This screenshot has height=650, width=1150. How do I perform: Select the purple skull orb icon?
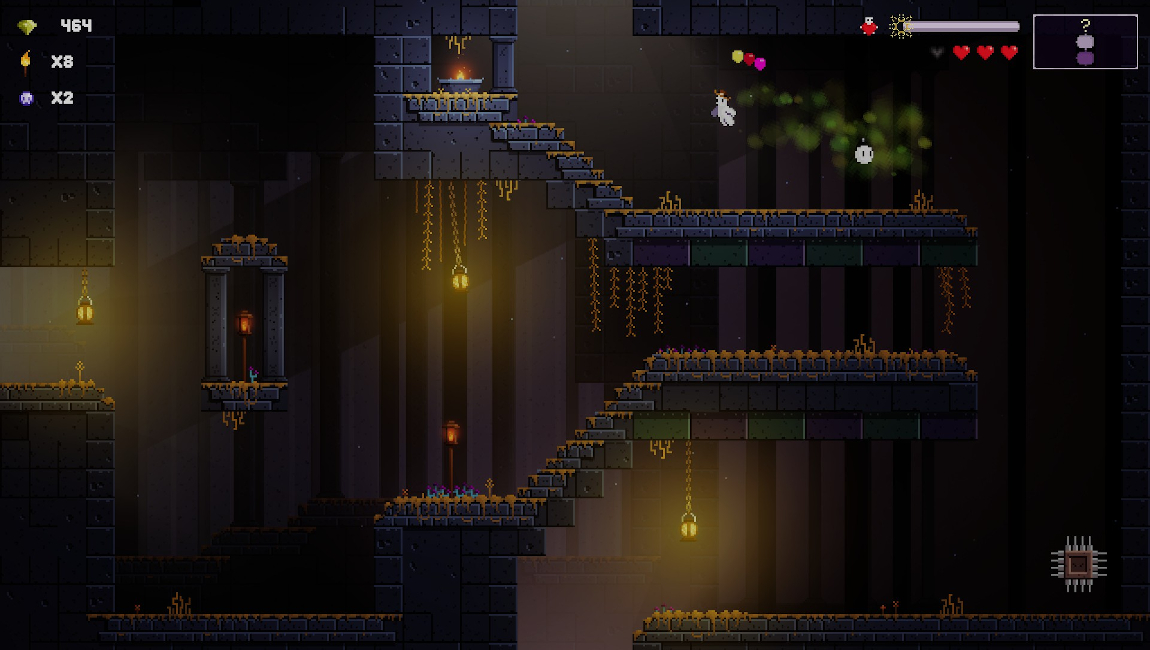(x=26, y=98)
